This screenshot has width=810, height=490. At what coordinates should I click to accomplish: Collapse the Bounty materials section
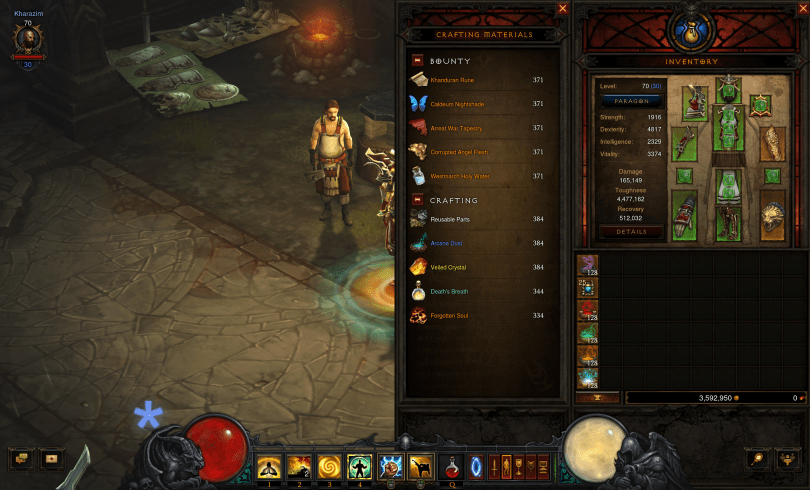(x=417, y=61)
